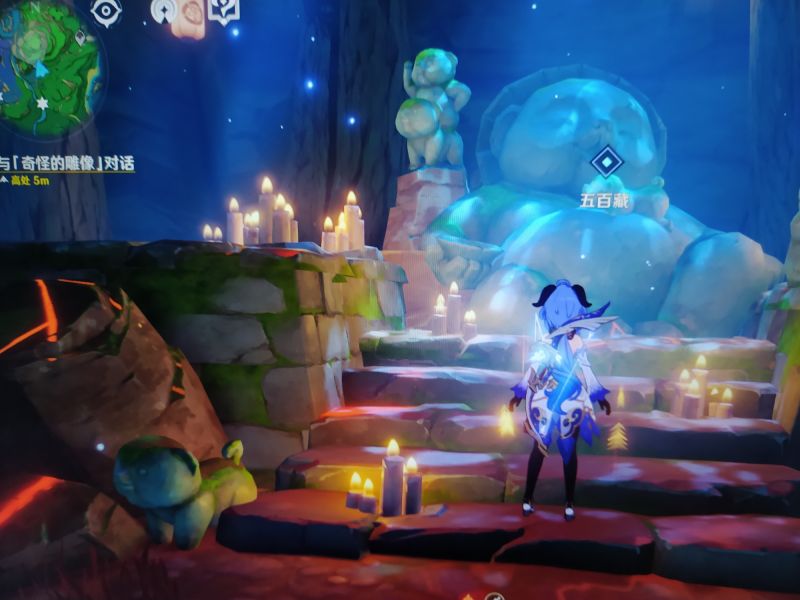
Task: Open the banner-shaped battle pass icon
Action: pos(224,10)
